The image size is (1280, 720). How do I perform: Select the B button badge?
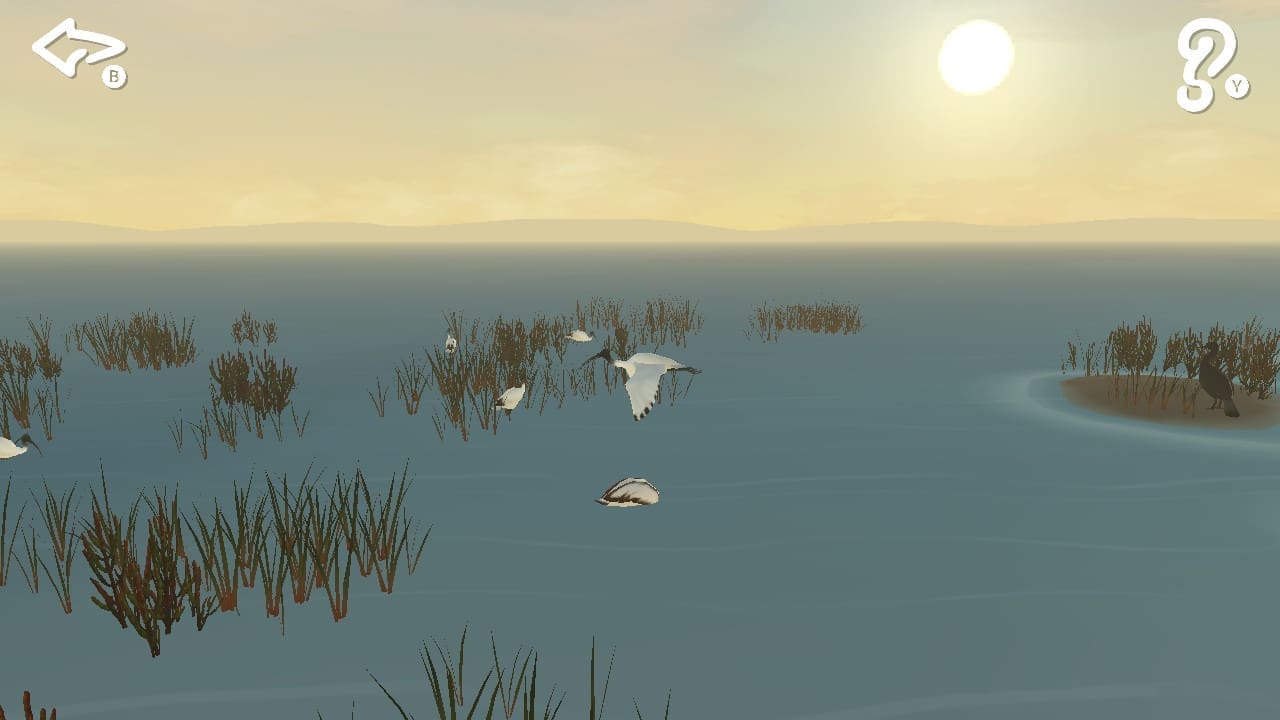115,75
